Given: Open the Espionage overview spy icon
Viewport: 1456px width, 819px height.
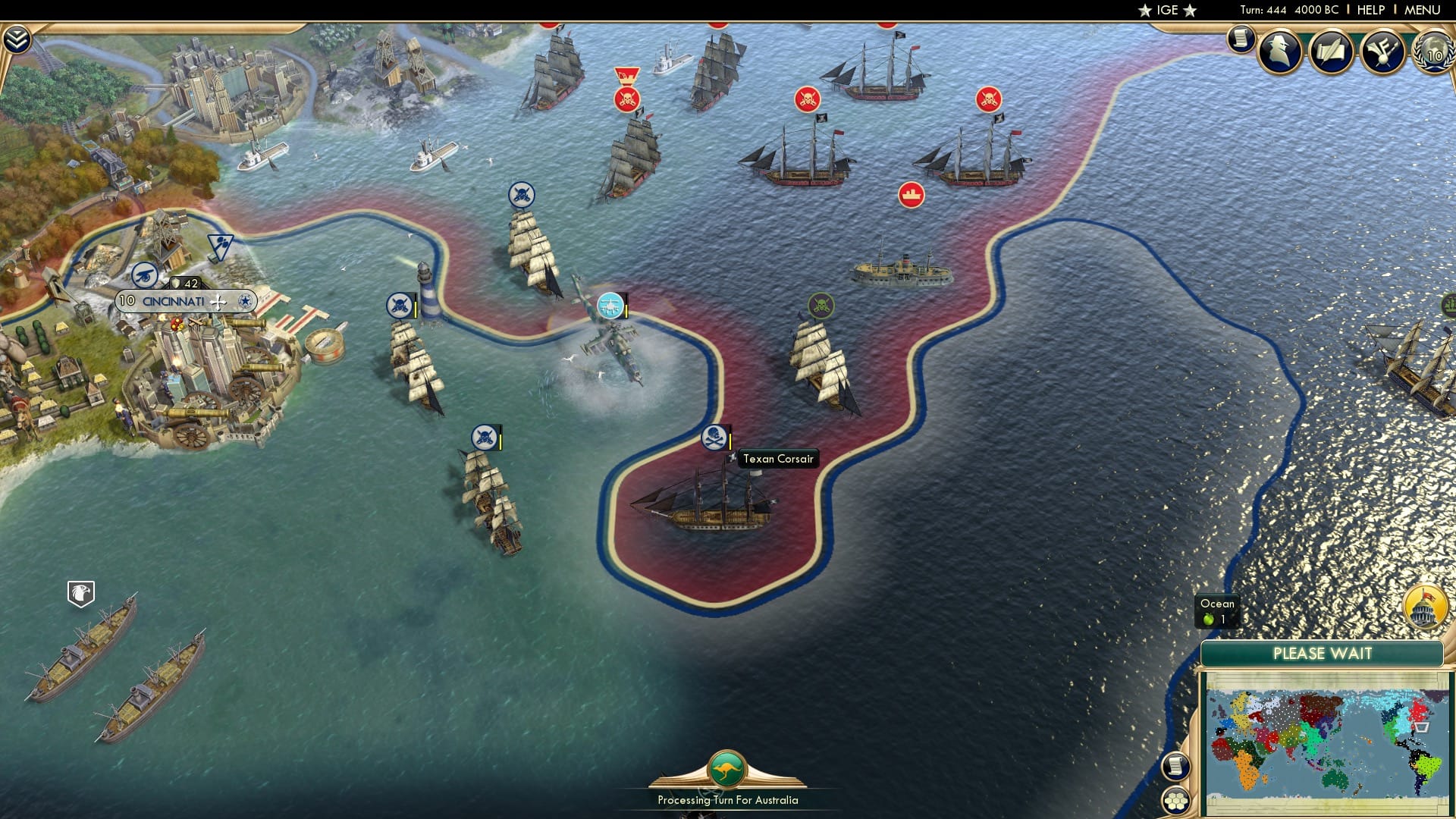Looking at the screenshot, I should tap(1280, 52).
